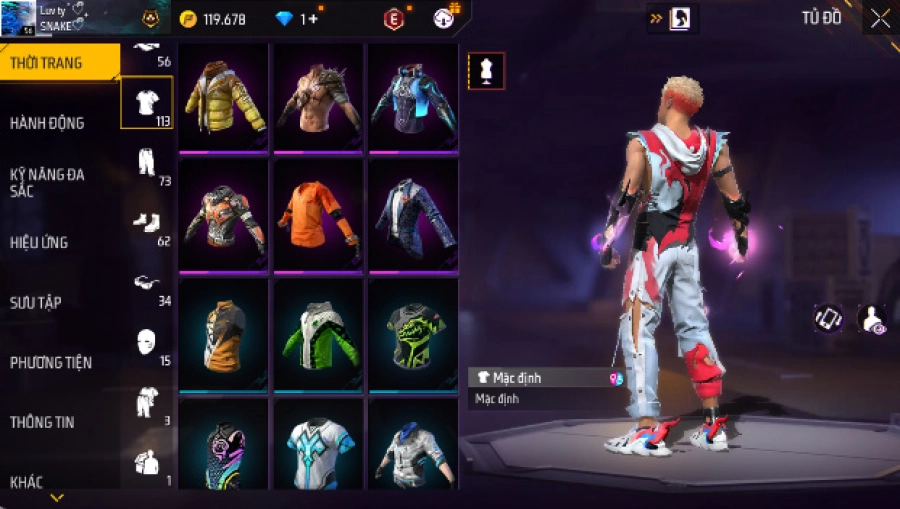Toggle the mannequin preview icon
This screenshot has width=900, height=509.
coord(487,70)
